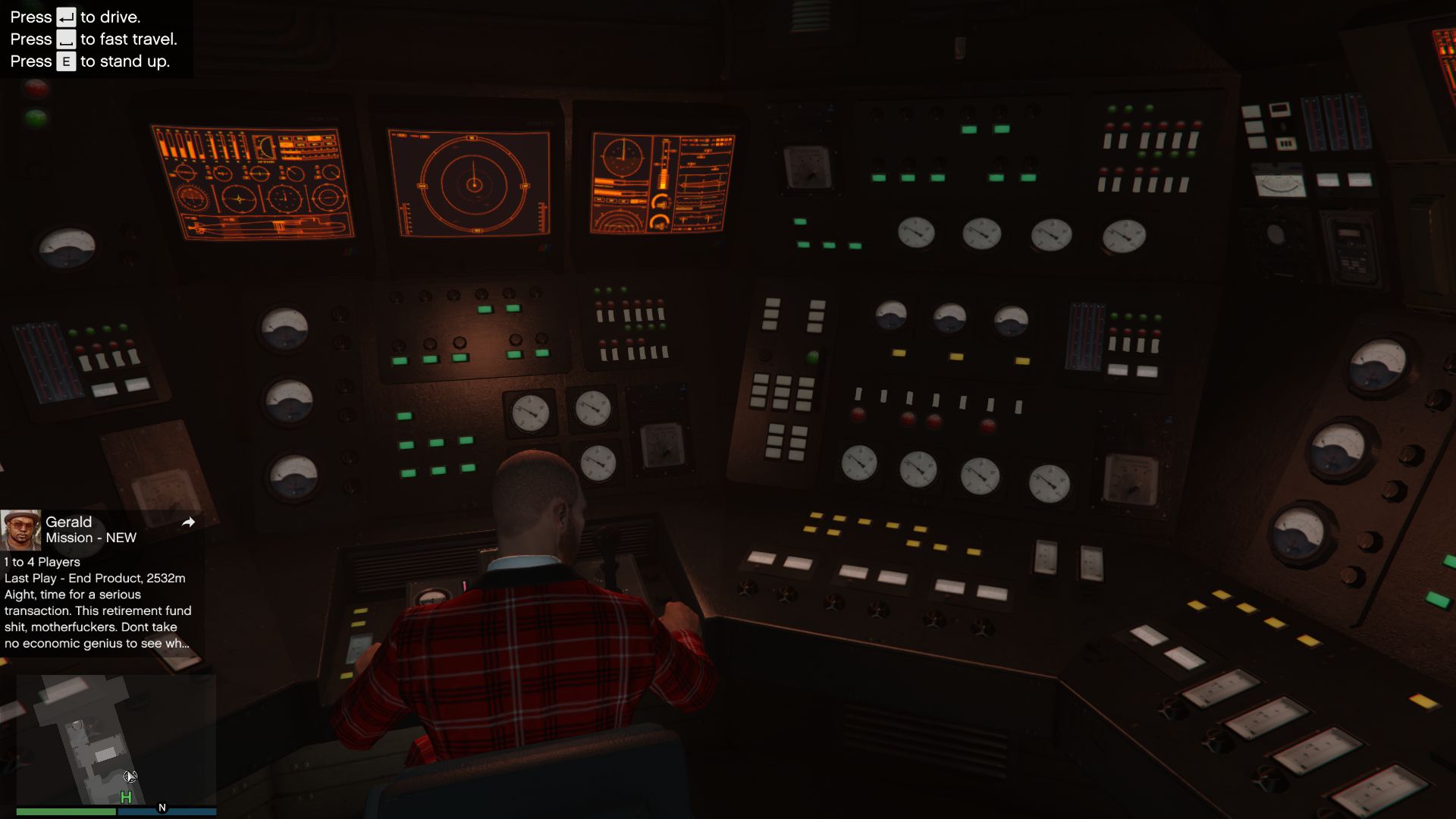1456x819 pixels.
Task: Click the reply arrow icon beside Gerald
Action: [x=188, y=522]
